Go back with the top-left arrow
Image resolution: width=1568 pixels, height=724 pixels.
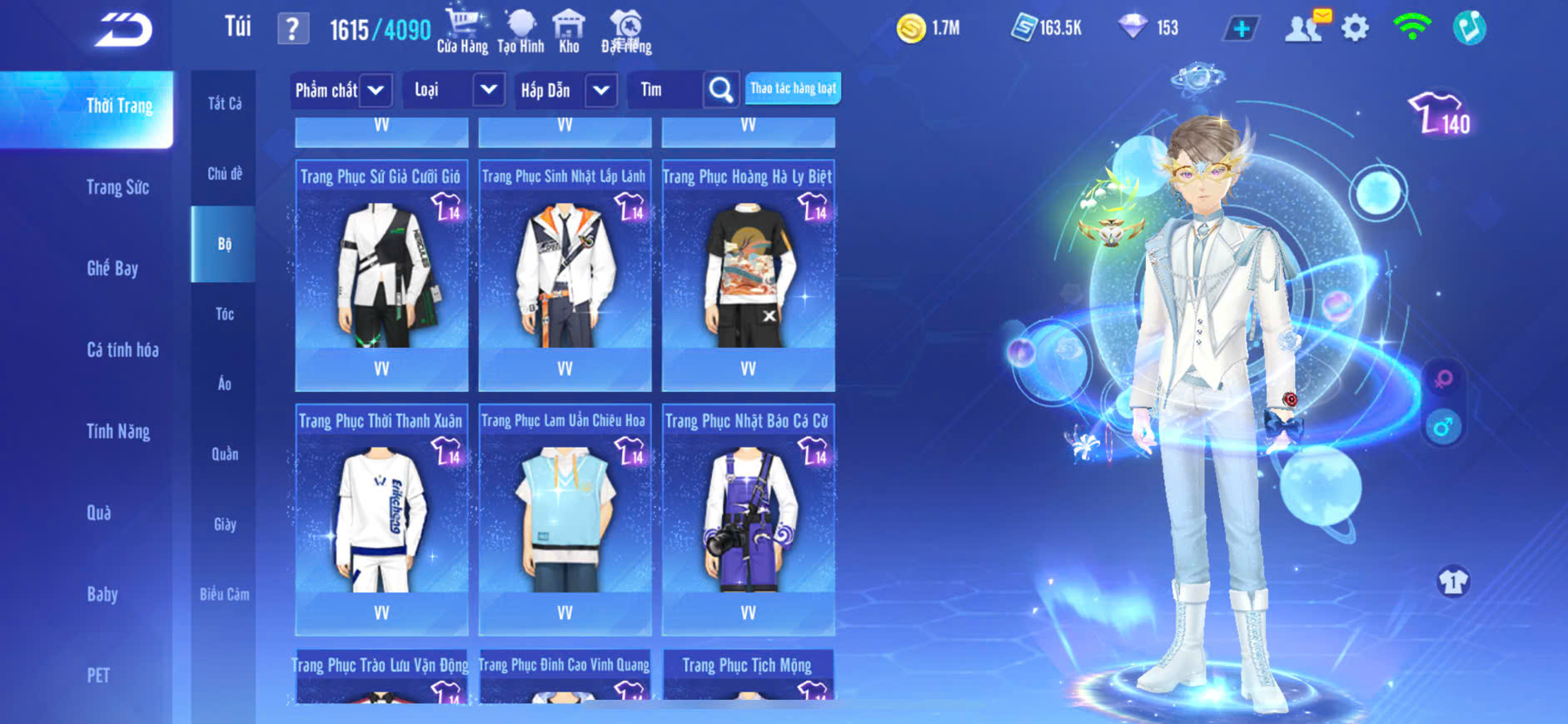pyautogui.click(x=123, y=31)
